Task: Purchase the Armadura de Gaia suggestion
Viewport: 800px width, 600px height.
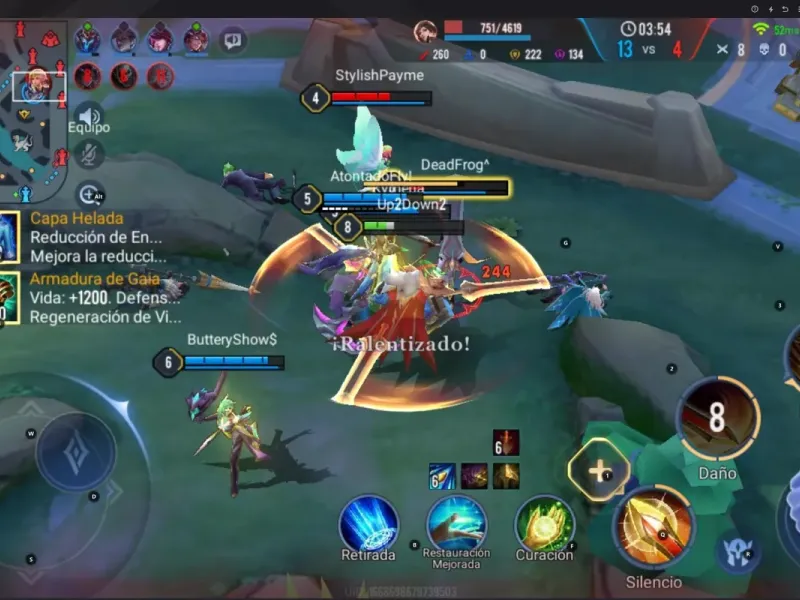Action: coord(80,298)
